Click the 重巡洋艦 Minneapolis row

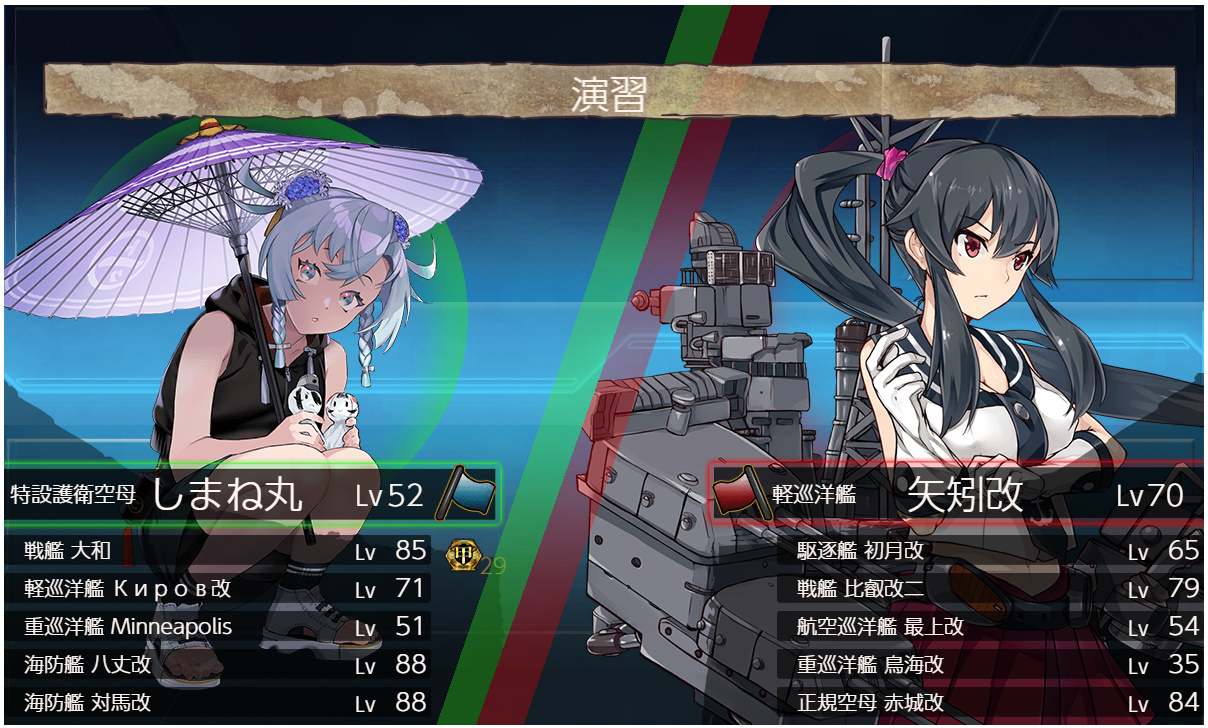click(x=220, y=627)
